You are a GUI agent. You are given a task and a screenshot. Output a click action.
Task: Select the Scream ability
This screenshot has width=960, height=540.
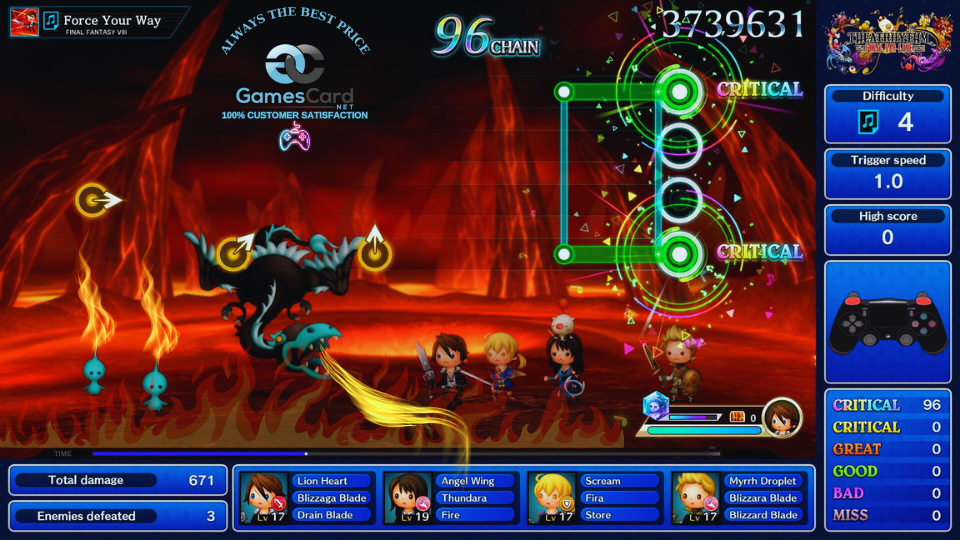point(603,481)
